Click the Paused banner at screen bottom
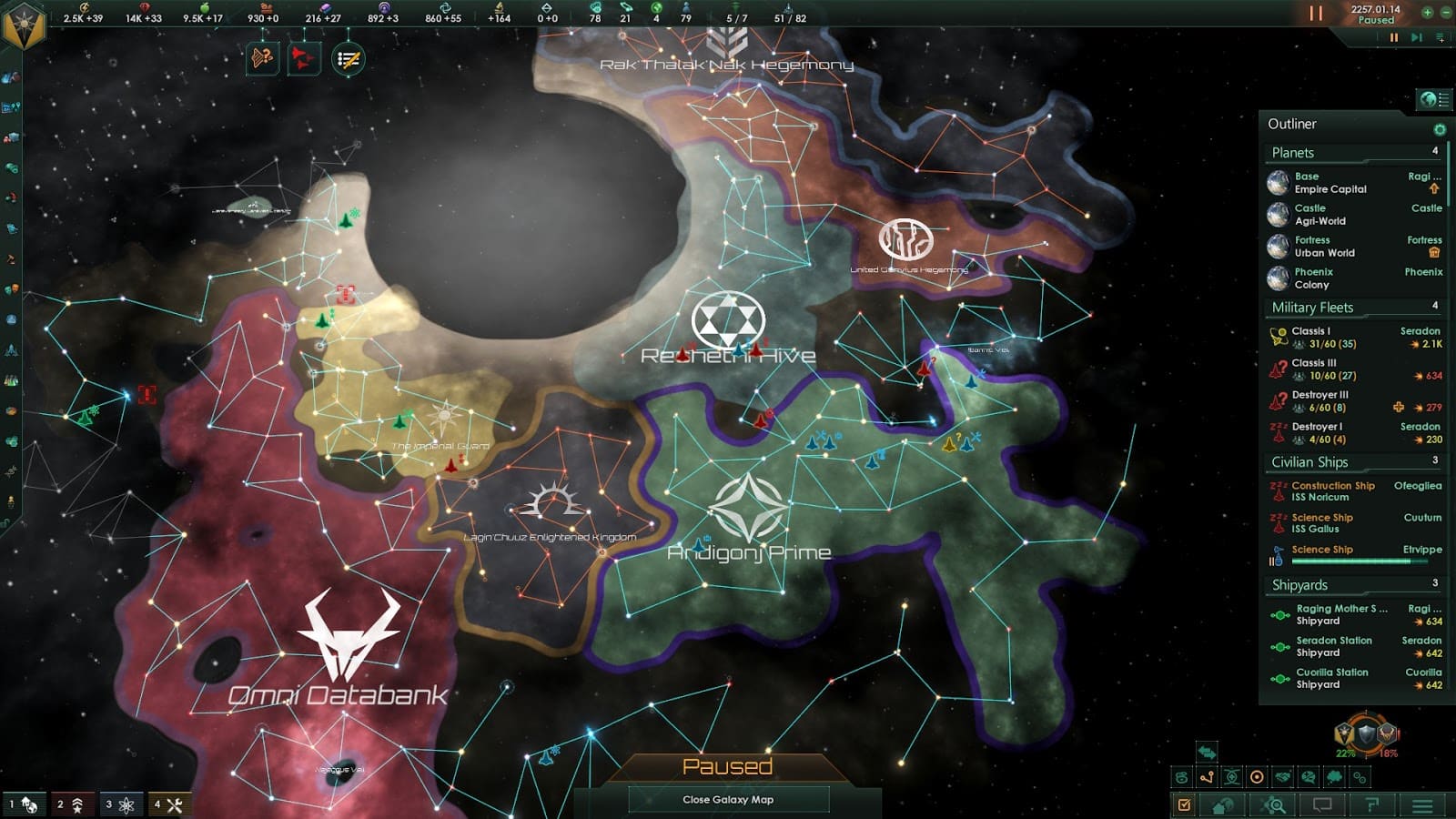Viewport: 1456px width, 819px height. click(x=729, y=764)
